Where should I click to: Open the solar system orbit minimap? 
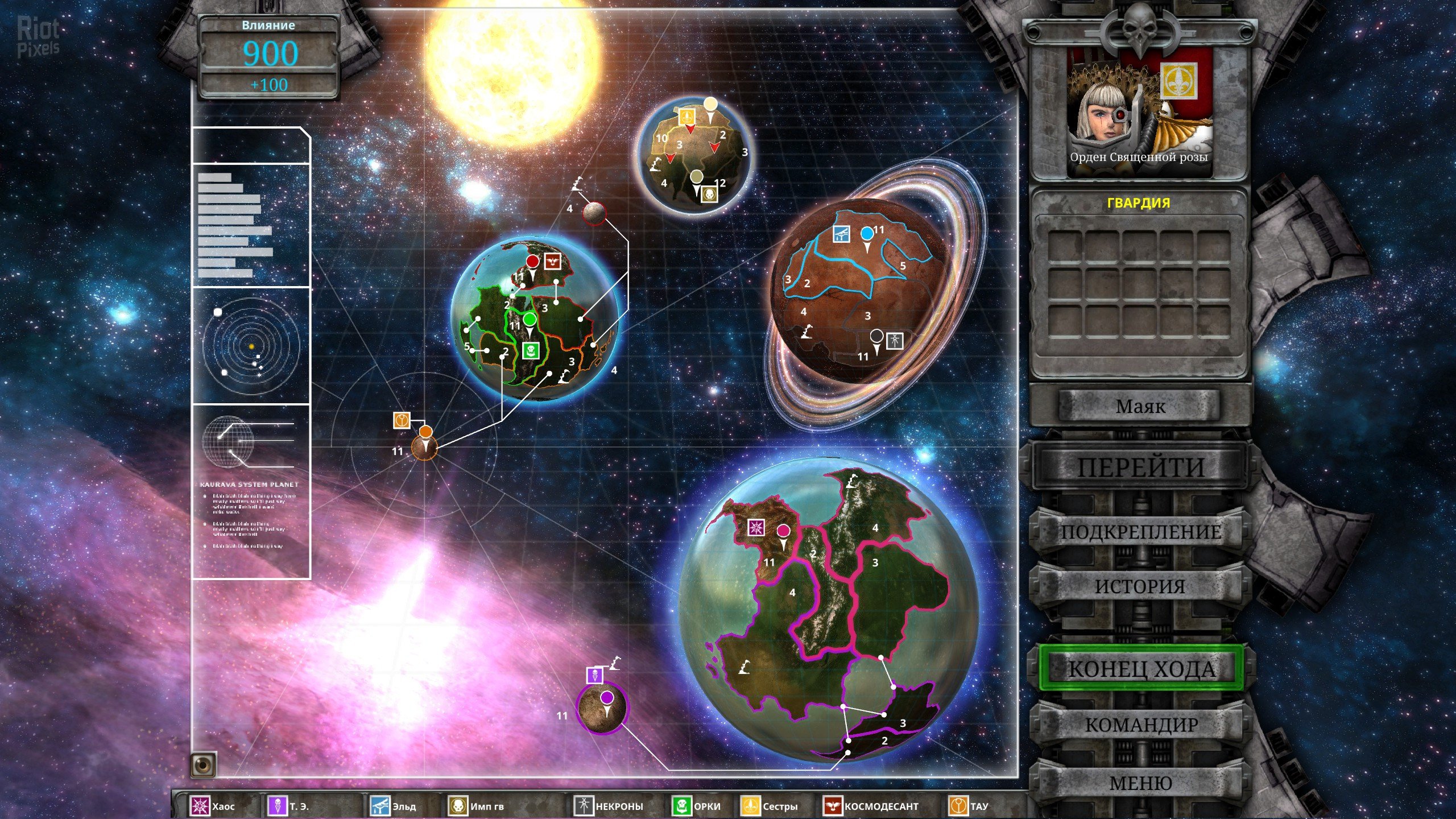pyautogui.click(x=251, y=346)
